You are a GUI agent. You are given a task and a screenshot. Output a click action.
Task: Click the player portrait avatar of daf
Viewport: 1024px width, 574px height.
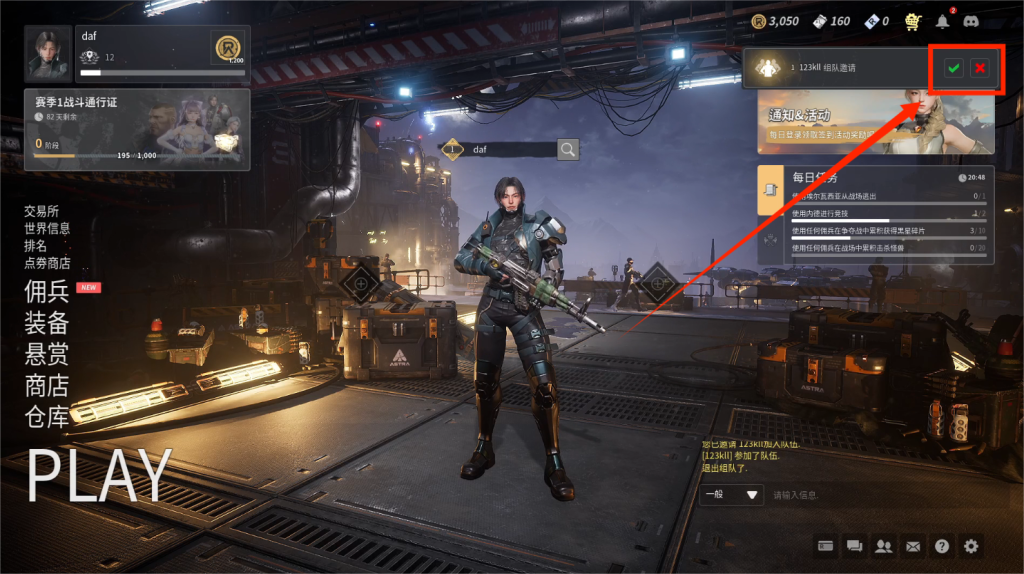(x=48, y=54)
